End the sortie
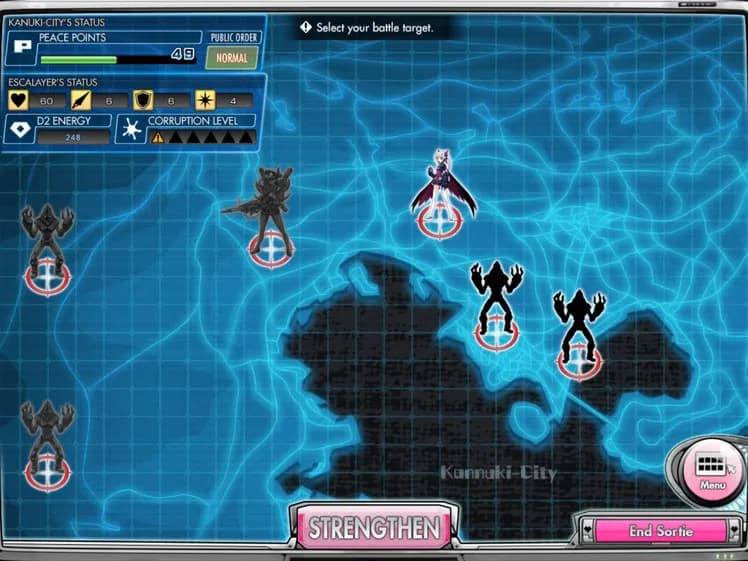 point(660,531)
